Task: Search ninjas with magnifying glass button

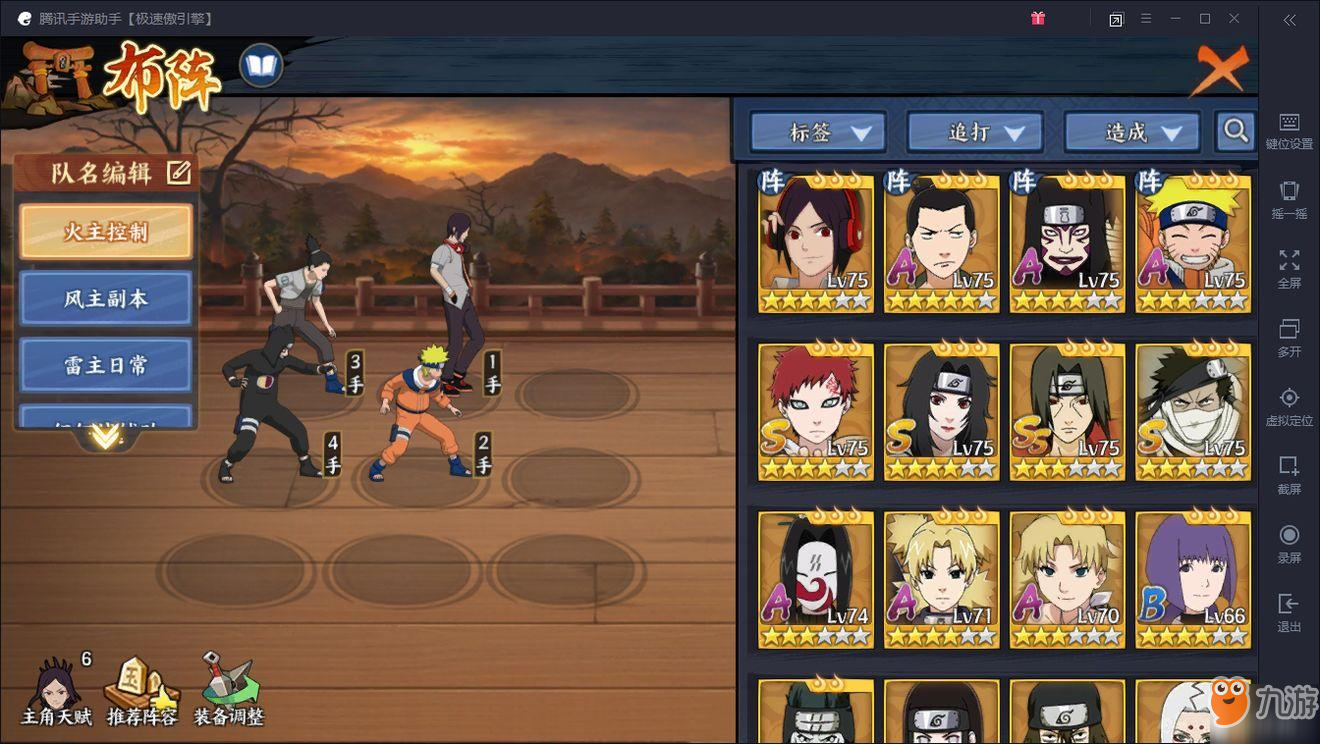Action: pyautogui.click(x=1236, y=130)
